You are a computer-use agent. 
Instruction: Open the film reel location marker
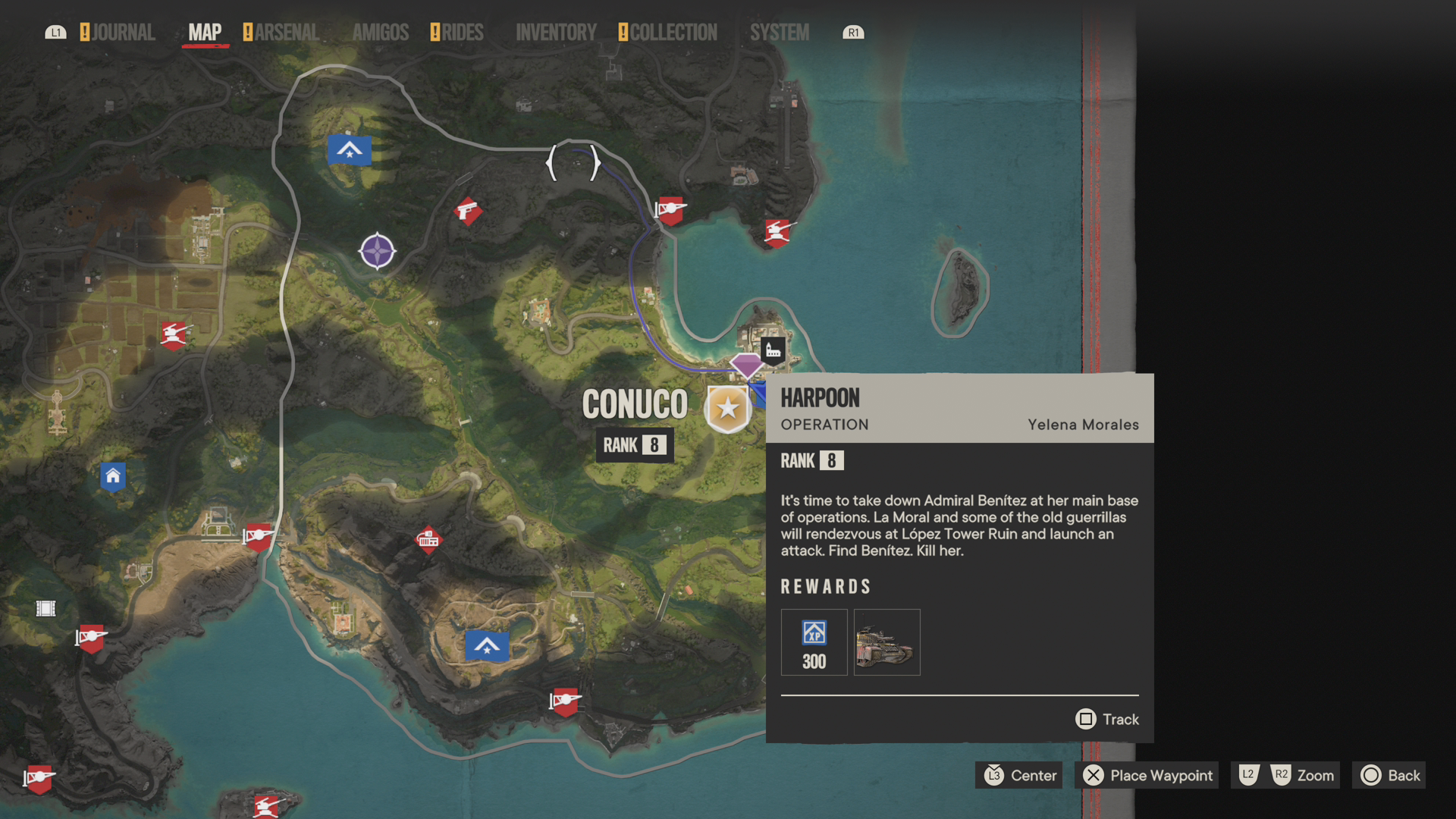click(x=46, y=607)
